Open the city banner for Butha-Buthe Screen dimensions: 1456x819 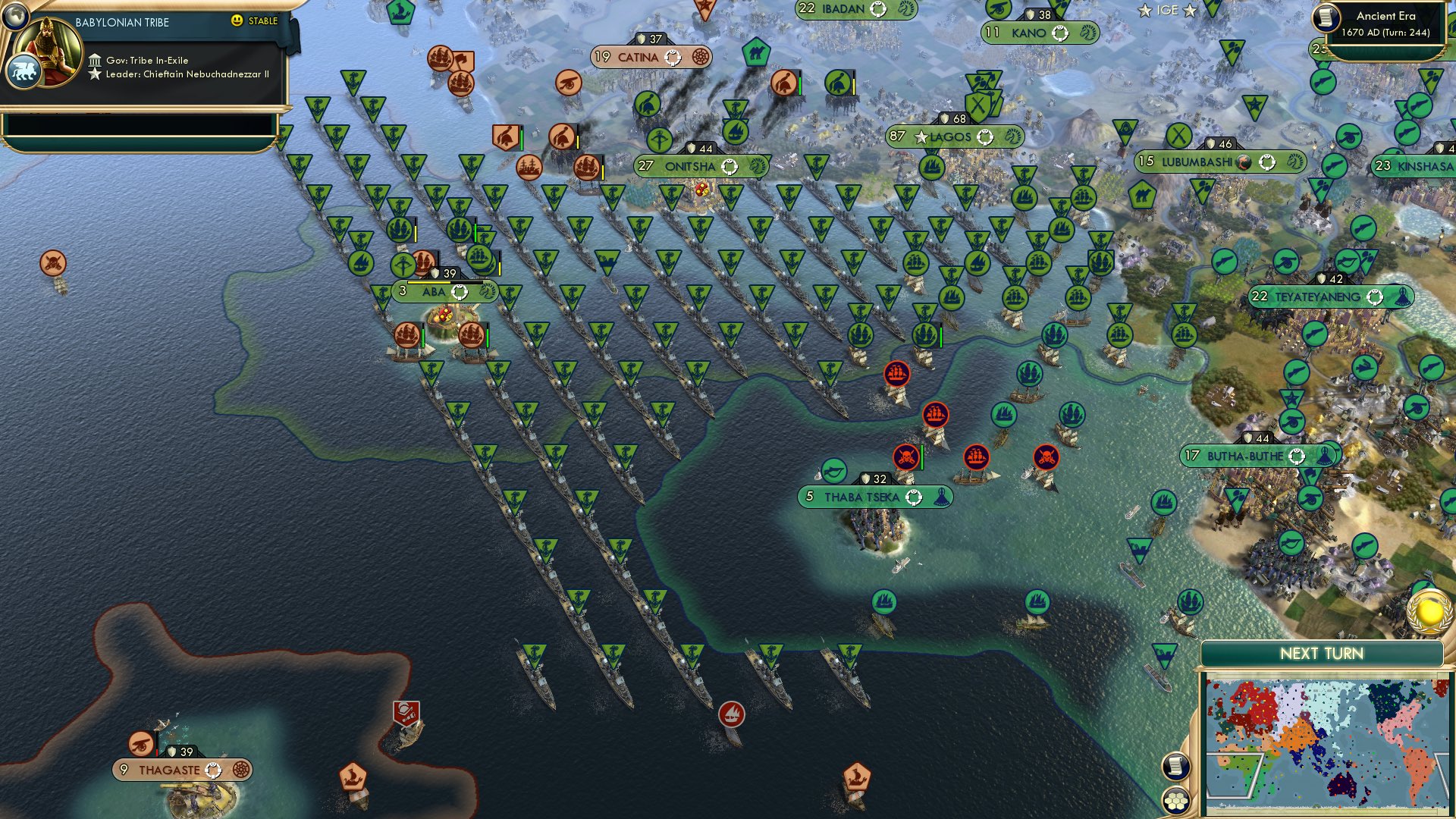click(x=1244, y=457)
